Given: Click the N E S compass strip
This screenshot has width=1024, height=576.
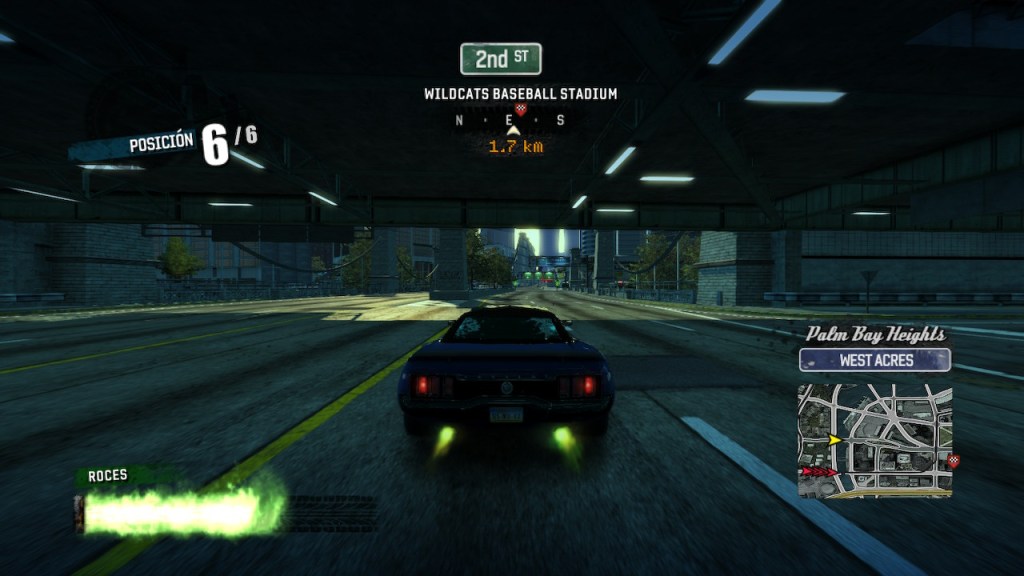Looking at the screenshot, I should click(510, 121).
